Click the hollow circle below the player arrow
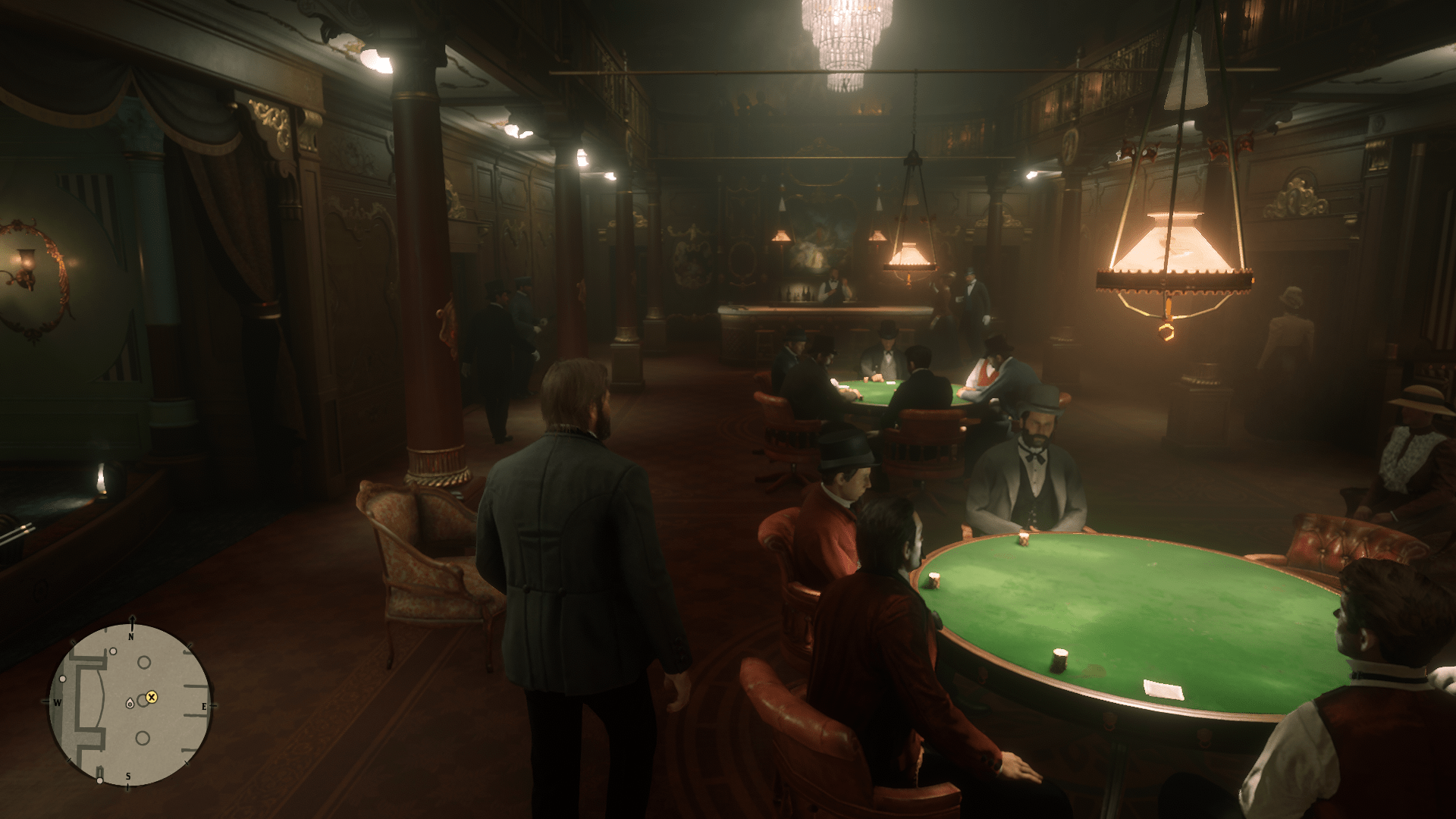 point(143,738)
